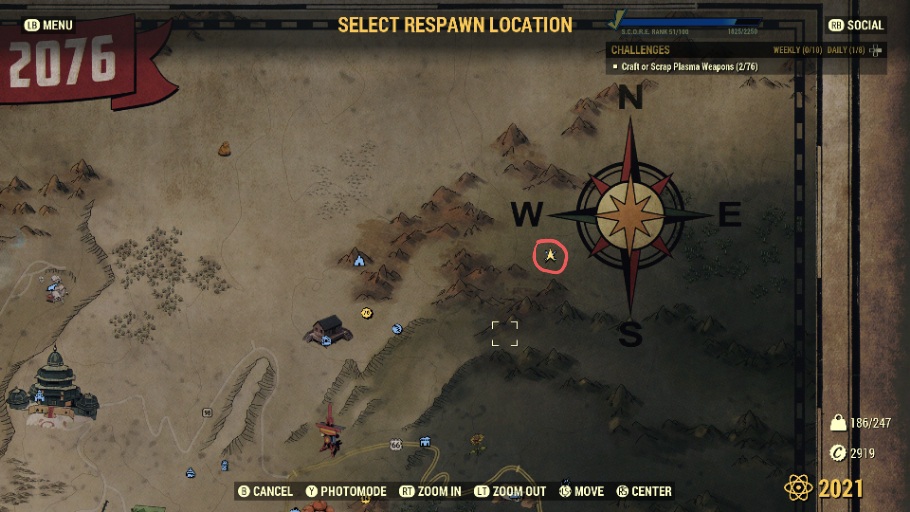Cancel respawn location selection
The image size is (910, 512).
(x=265, y=491)
